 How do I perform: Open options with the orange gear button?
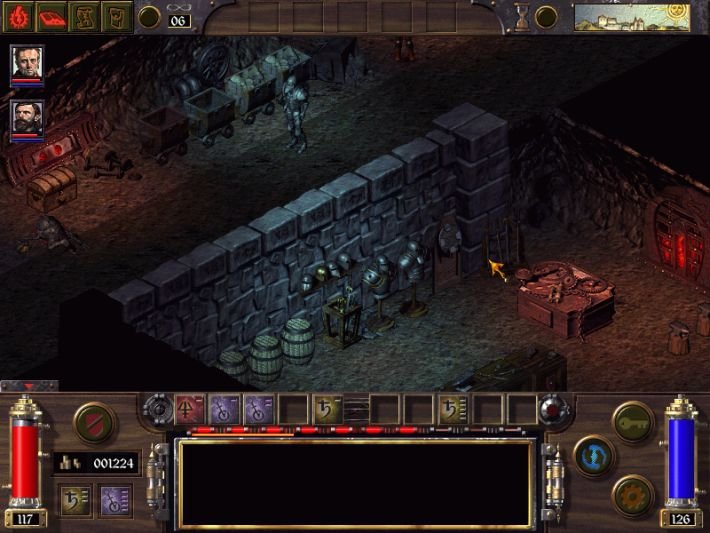point(633,494)
